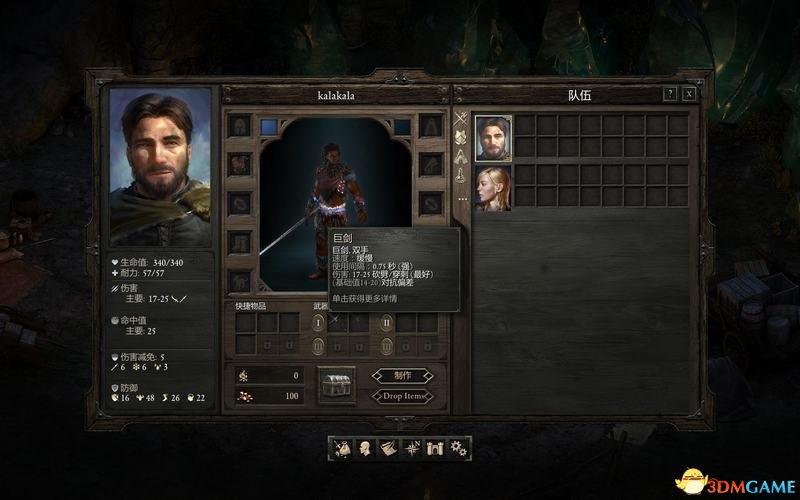Open inventory from the sword and bag icon
Viewport: 800px width, 500px height.
(x=343, y=448)
